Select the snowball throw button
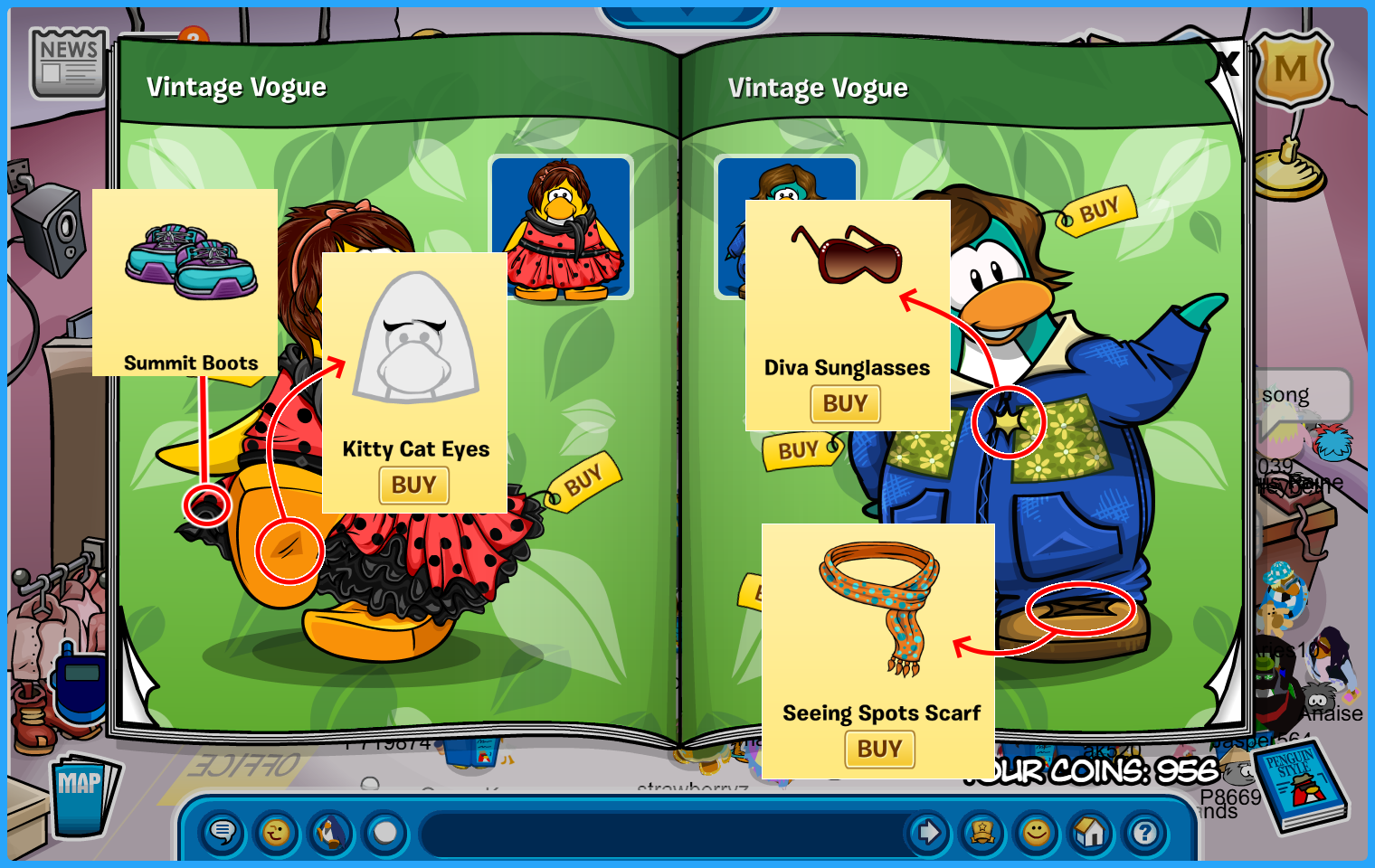The image size is (1375, 868). coord(385,832)
